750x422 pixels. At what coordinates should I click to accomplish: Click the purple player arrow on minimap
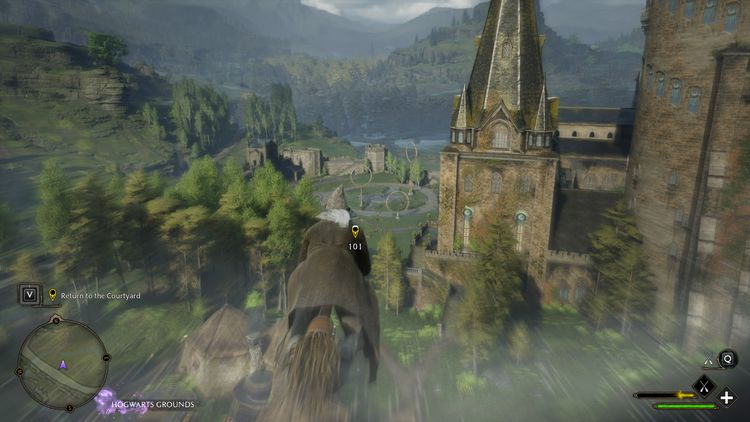[x=63, y=365]
